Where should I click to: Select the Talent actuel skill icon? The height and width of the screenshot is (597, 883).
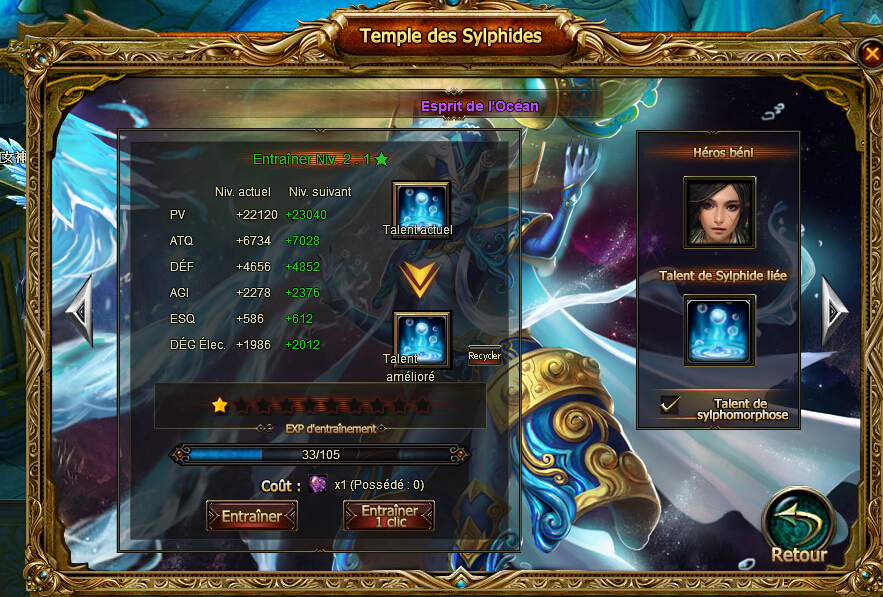pyautogui.click(x=421, y=205)
